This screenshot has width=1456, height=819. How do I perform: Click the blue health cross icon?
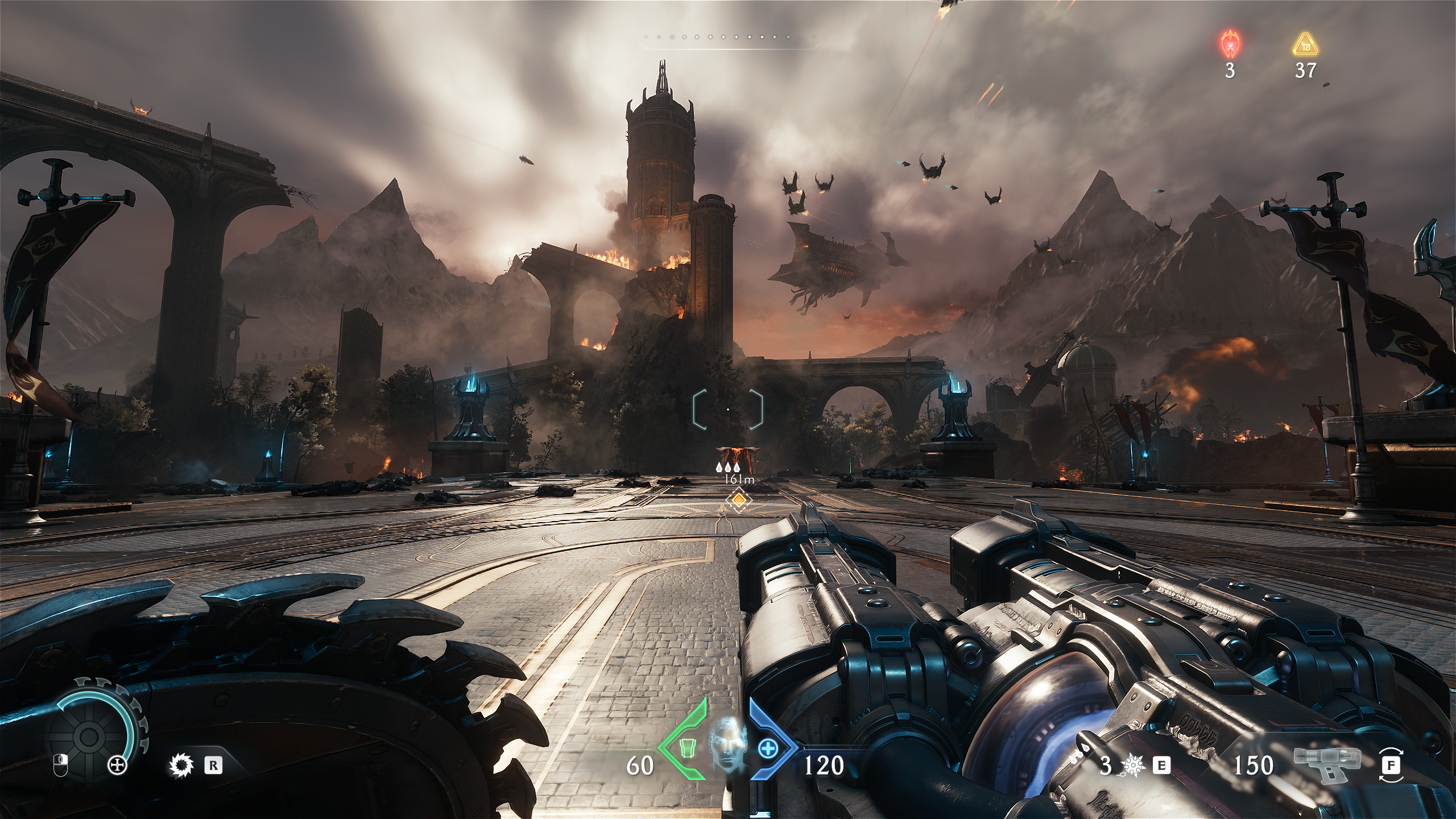(x=768, y=748)
